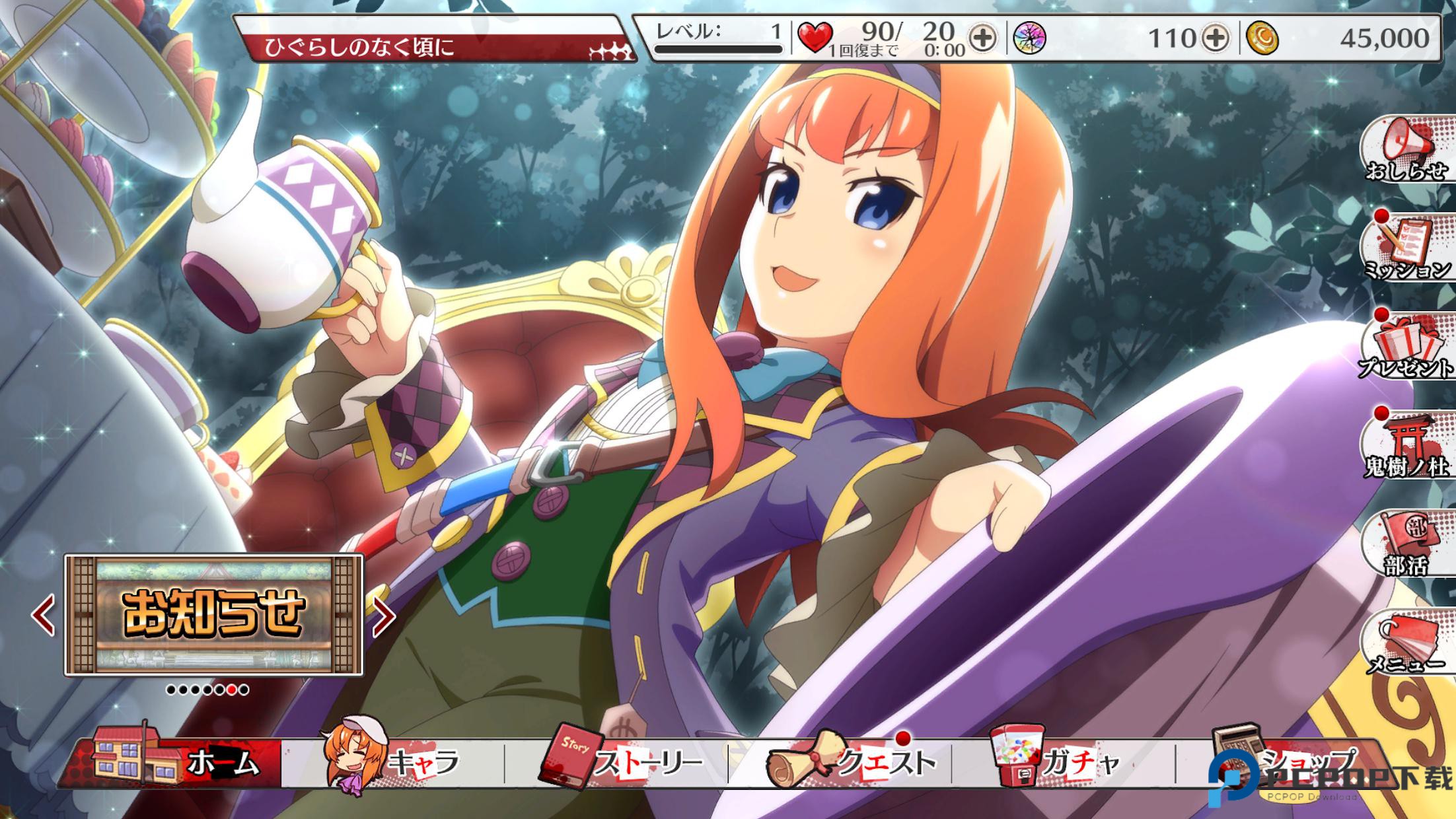
Task: Tap the gold coin currency icon
Action: (x=1262, y=38)
